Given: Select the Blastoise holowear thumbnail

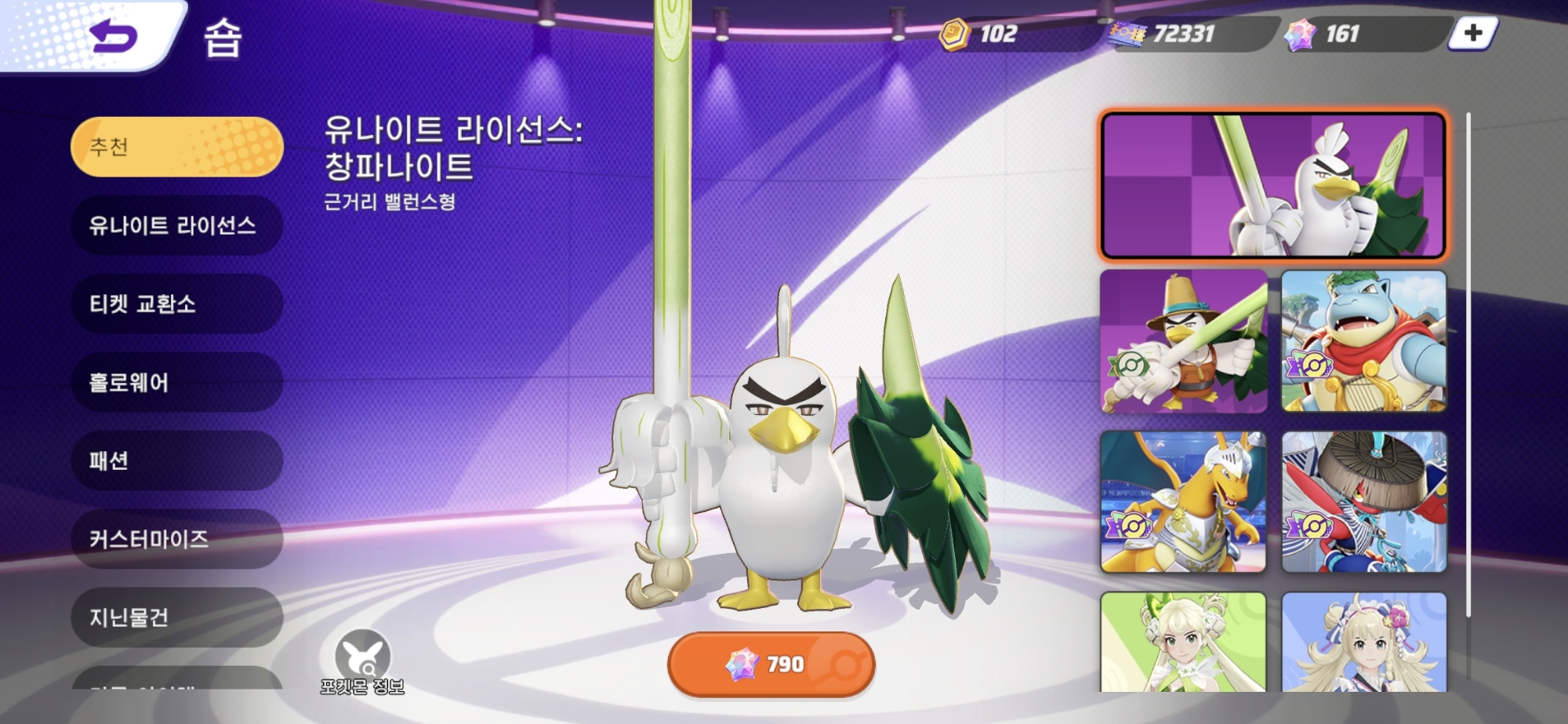Looking at the screenshot, I should (x=1364, y=342).
